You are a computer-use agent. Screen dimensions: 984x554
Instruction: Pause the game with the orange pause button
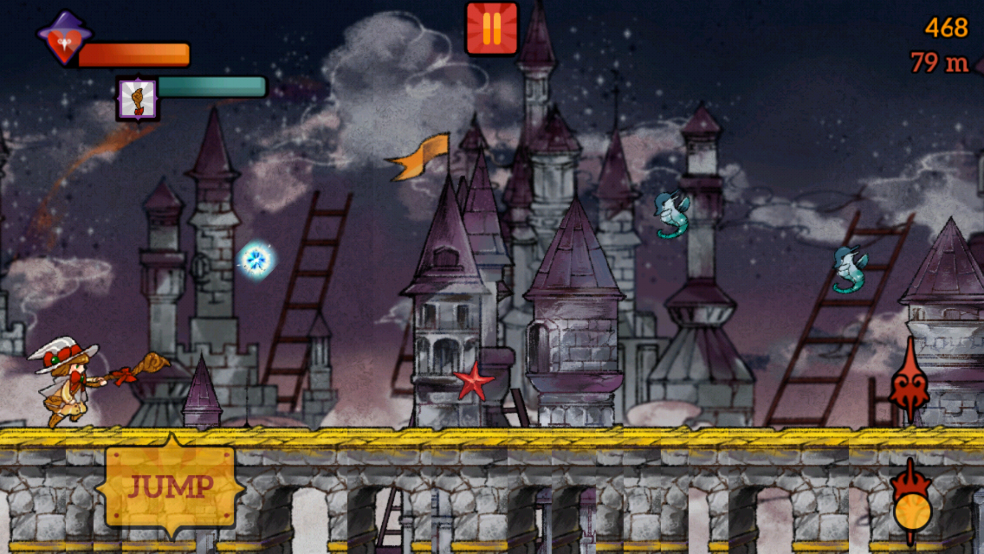click(491, 28)
